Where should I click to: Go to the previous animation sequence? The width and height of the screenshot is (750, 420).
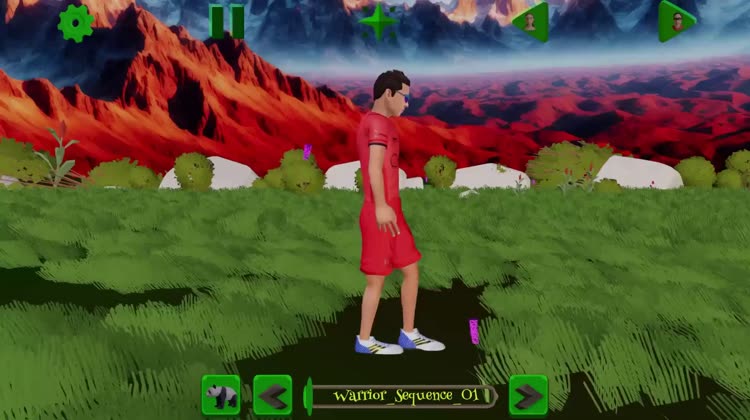click(x=272, y=396)
